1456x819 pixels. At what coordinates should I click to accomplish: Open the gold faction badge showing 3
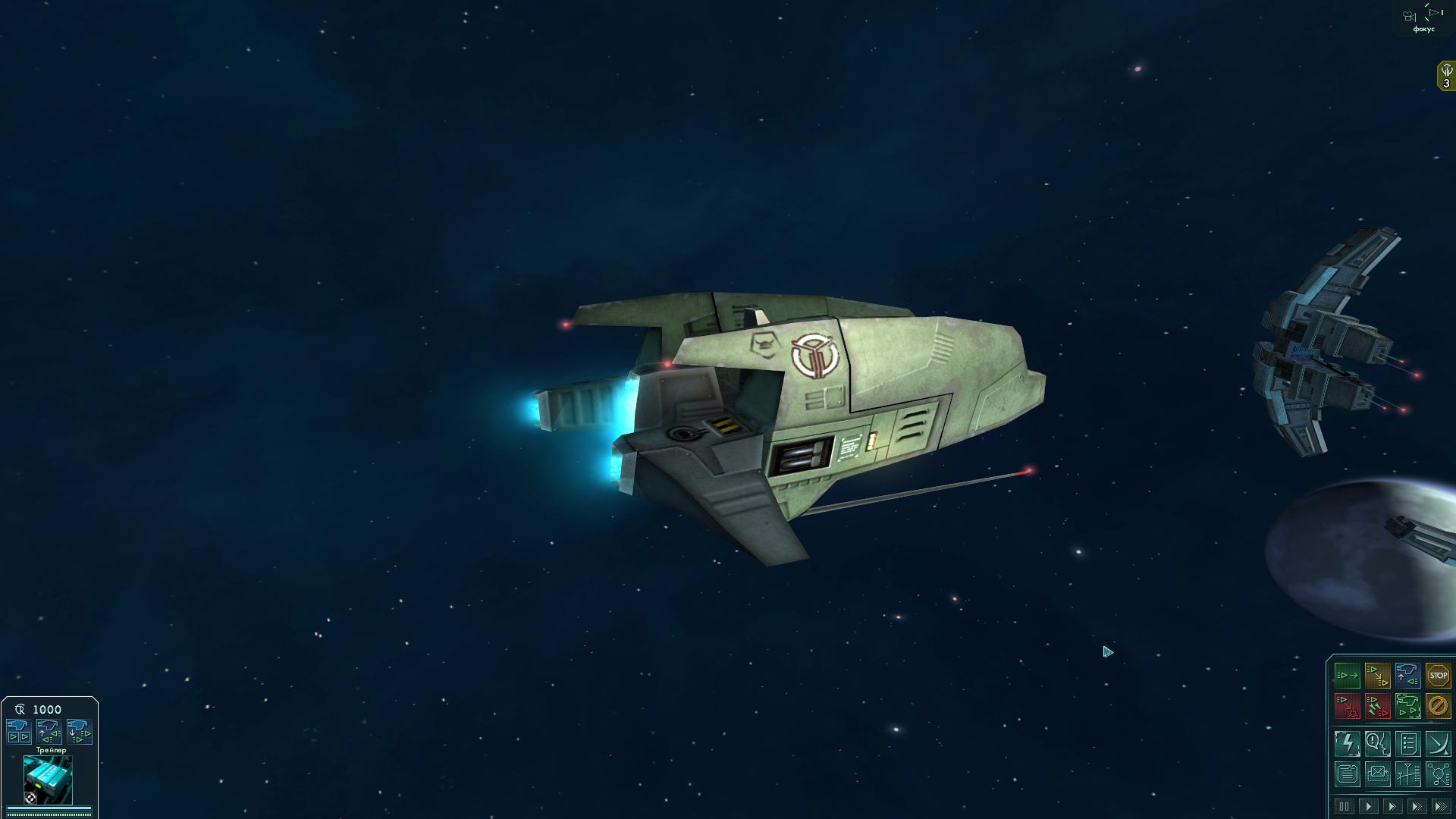pos(1446,76)
